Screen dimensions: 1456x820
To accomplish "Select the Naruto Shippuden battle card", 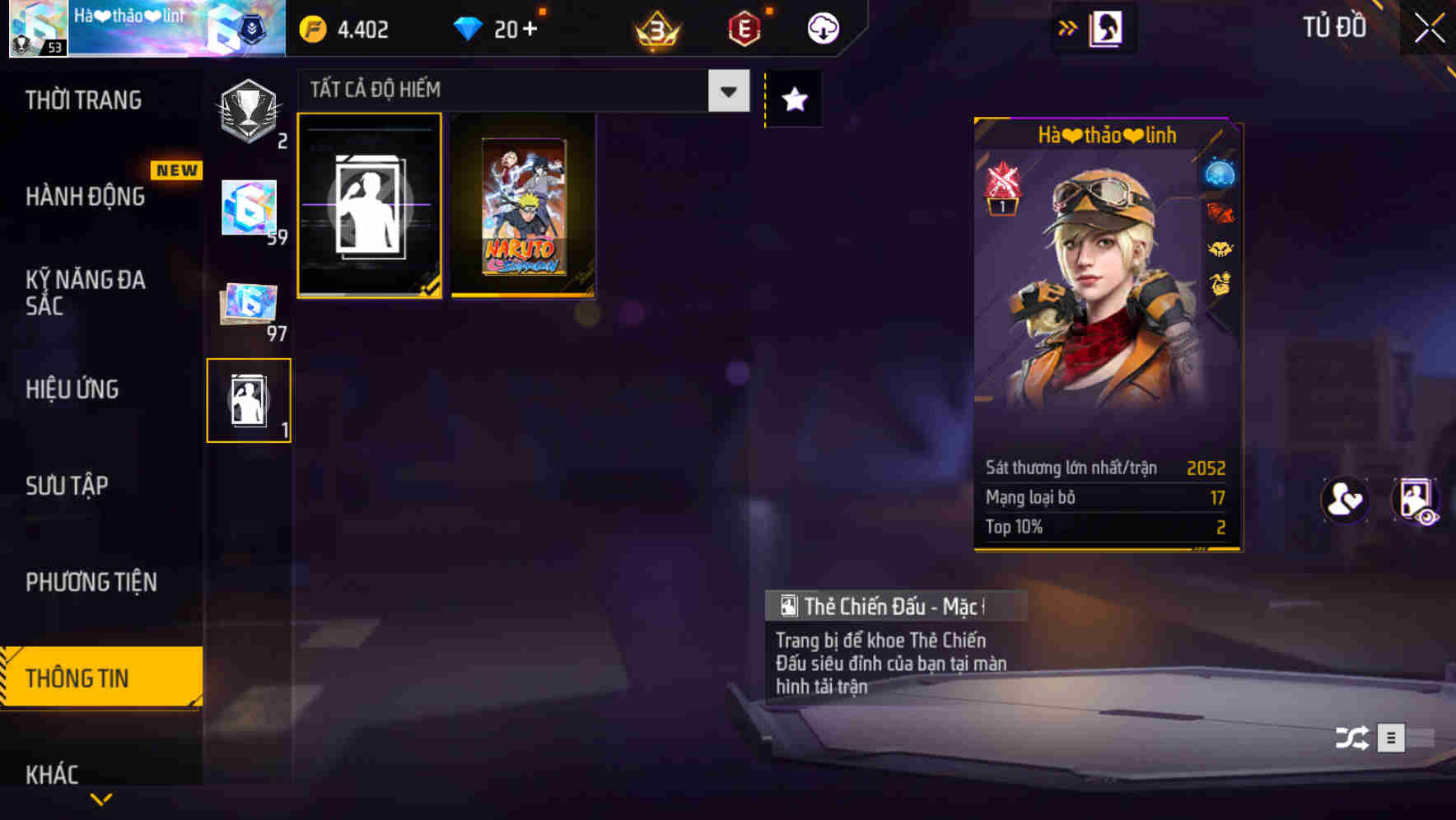I will 523,206.
